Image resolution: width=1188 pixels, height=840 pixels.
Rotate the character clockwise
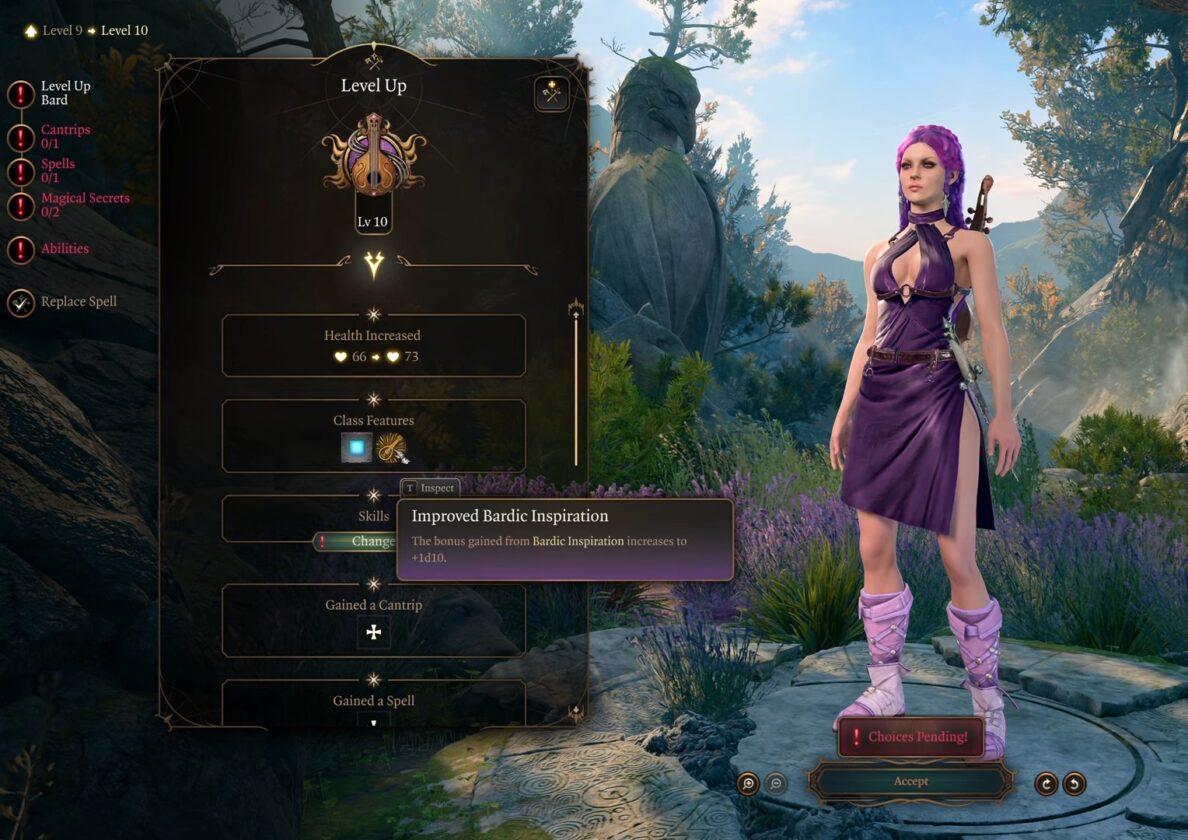coord(1046,783)
